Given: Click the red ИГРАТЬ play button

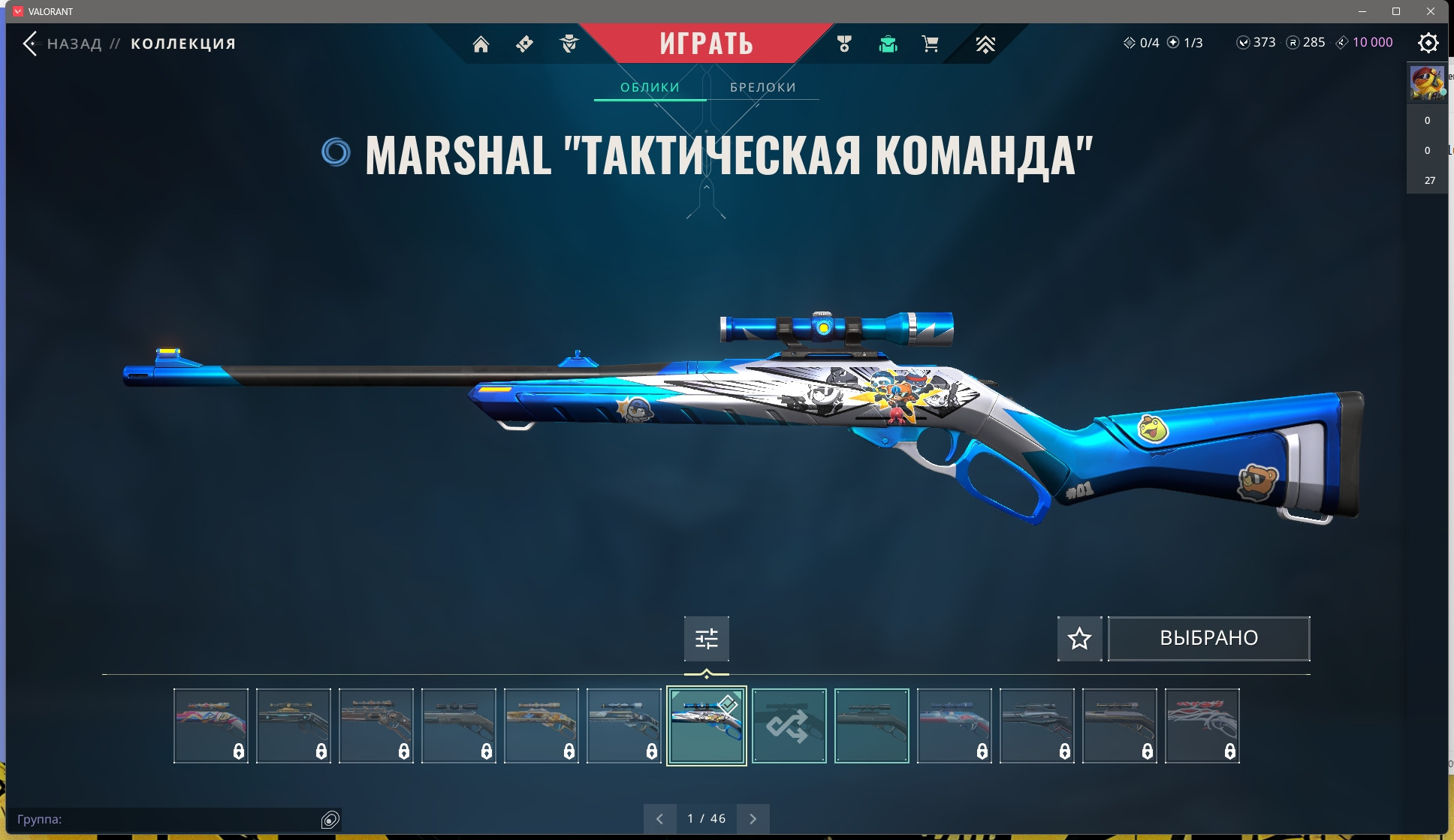Looking at the screenshot, I should pyautogui.click(x=706, y=44).
